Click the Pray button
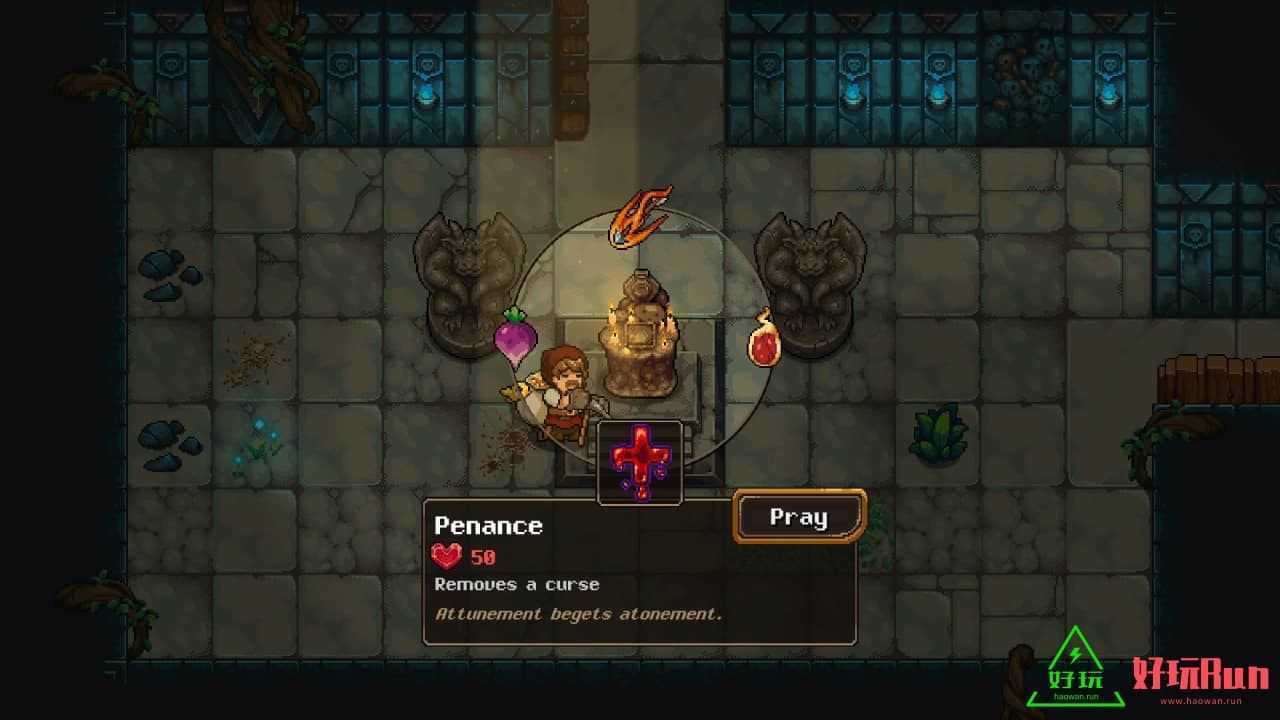The height and width of the screenshot is (720, 1280). coord(799,517)
